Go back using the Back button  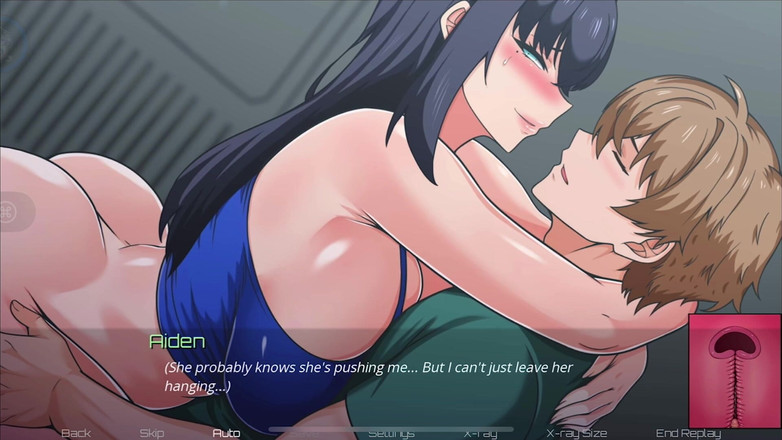click(76, 433)
